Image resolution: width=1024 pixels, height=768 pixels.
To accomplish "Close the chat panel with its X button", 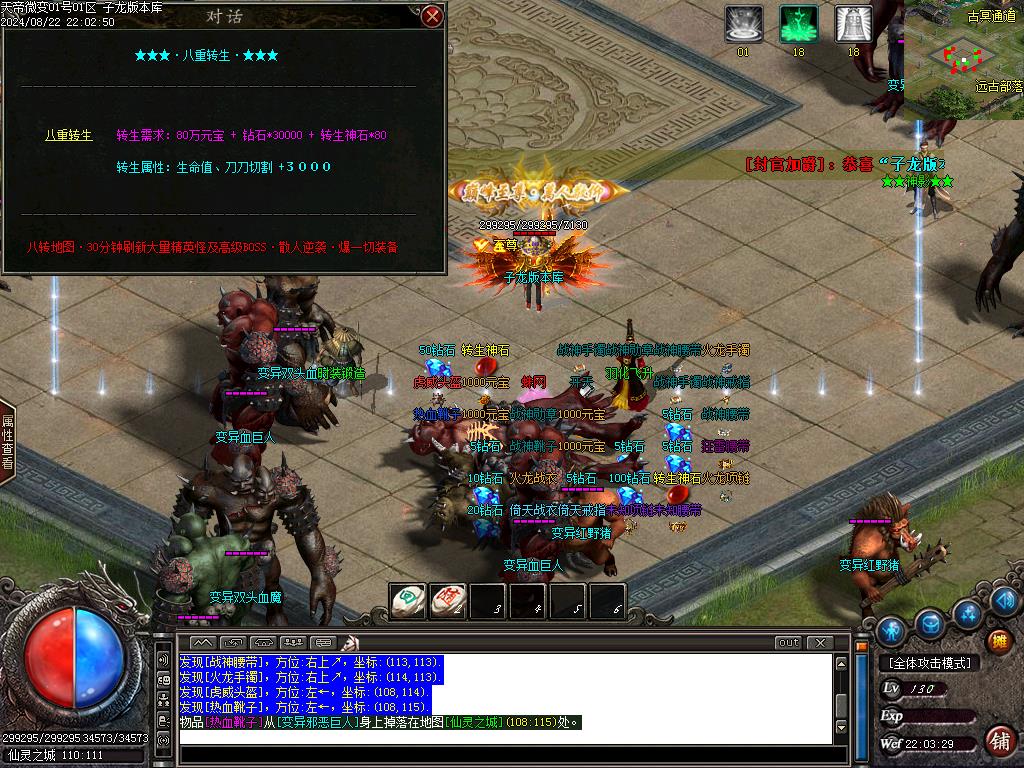I will [x=819, y=643].
